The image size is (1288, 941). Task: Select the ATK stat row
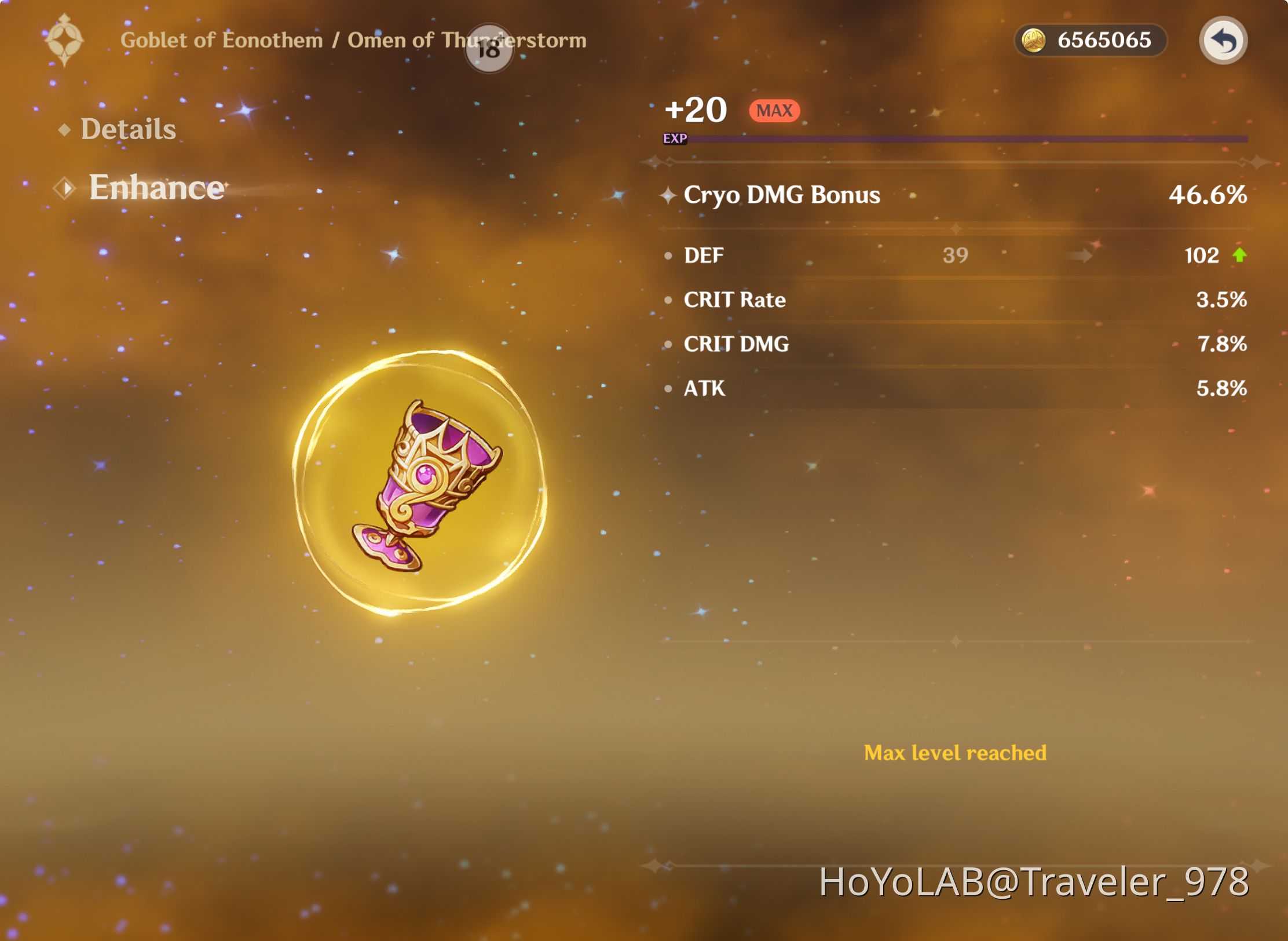(x=956, y=388)
